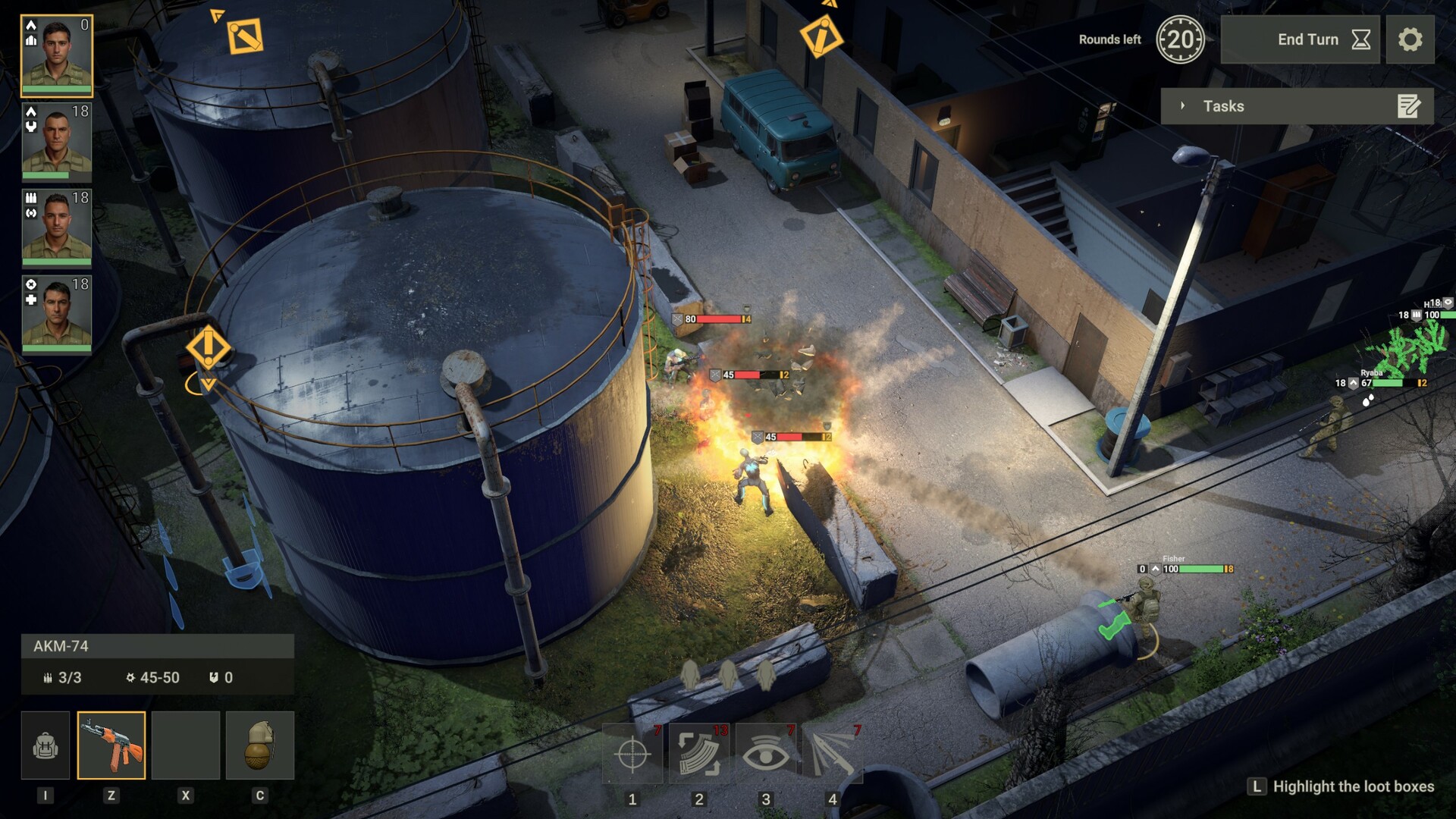
Task: Expand the Tasks panel with its chevron
Action: point(1183,106)
